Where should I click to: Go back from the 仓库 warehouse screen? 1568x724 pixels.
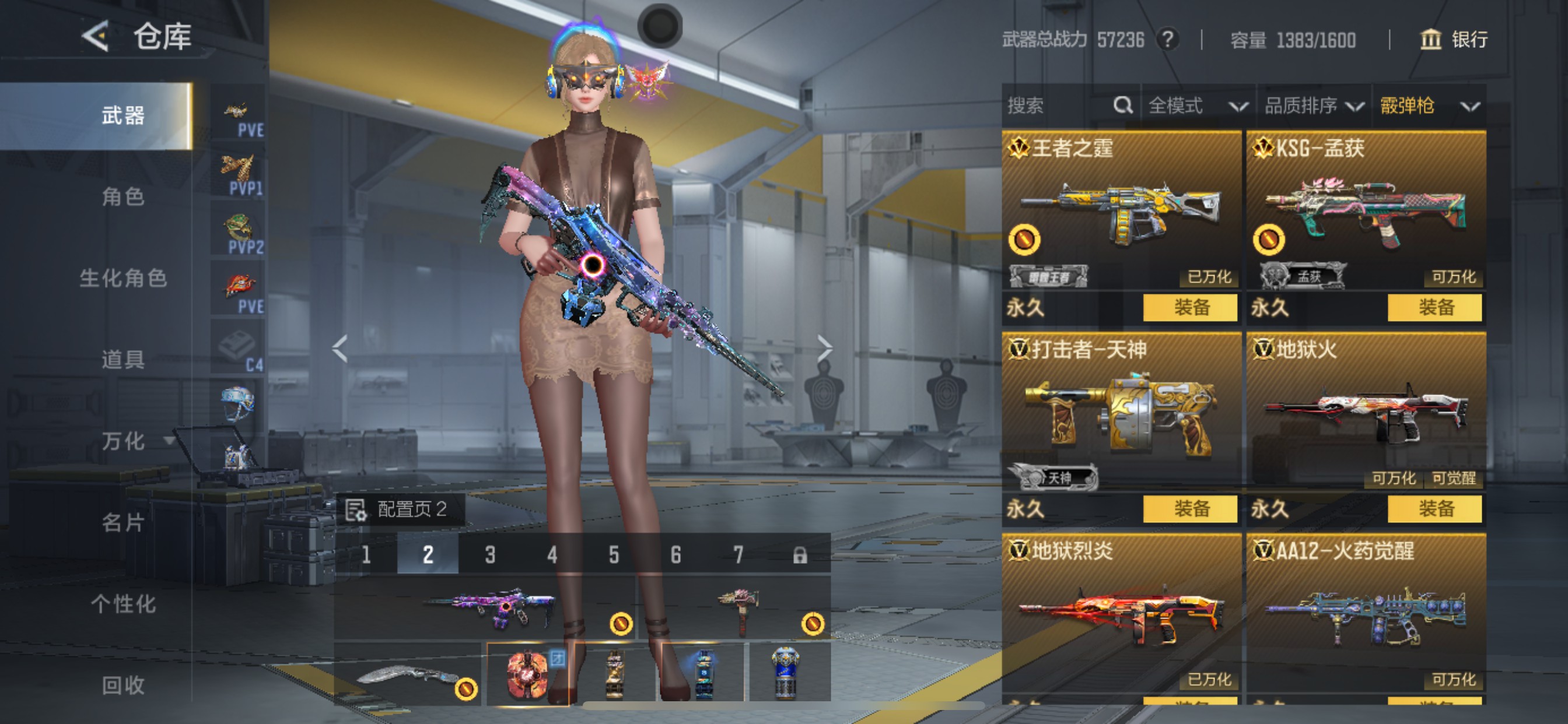coord(96,37)
